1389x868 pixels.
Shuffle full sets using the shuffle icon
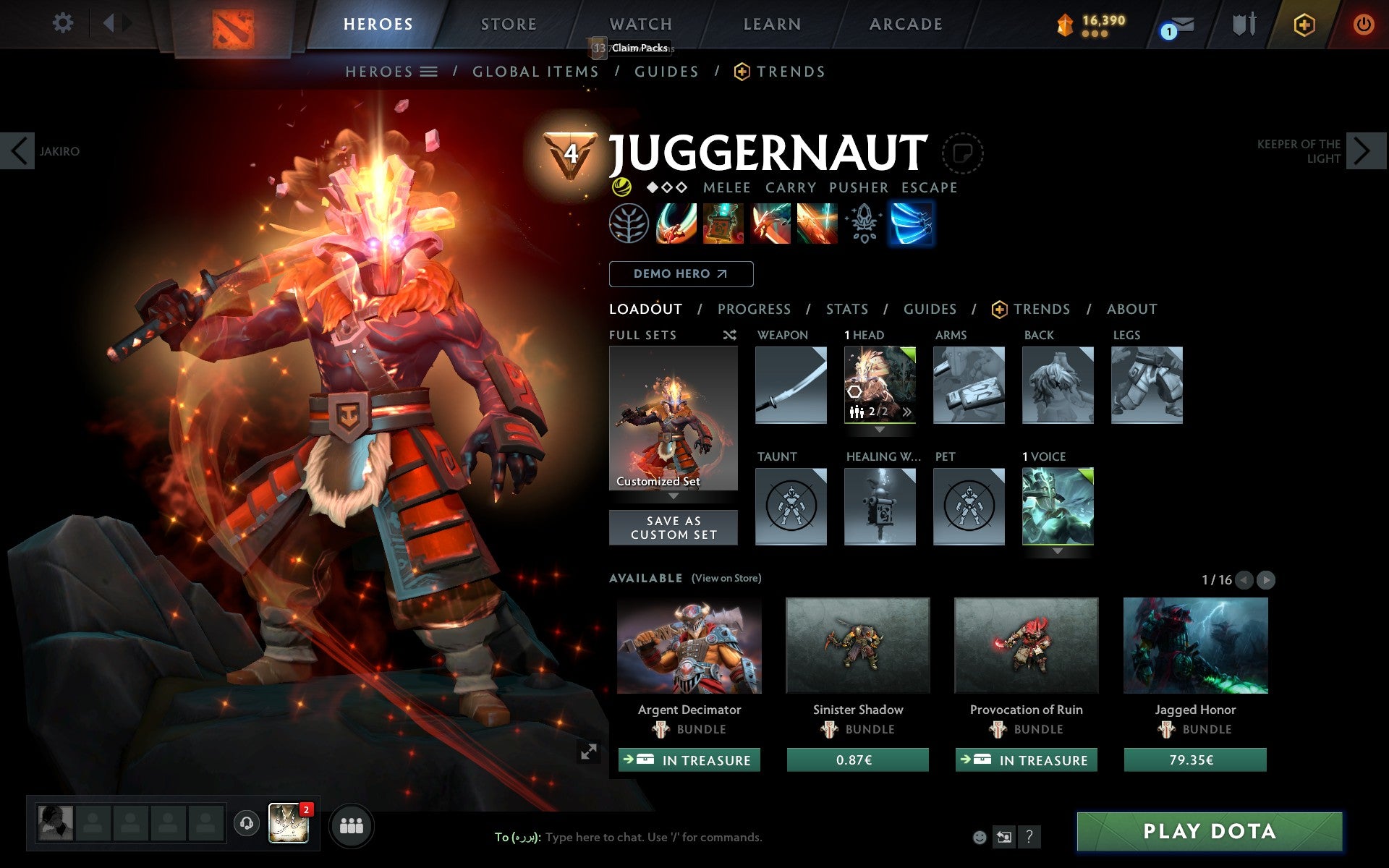coord(729,335)
